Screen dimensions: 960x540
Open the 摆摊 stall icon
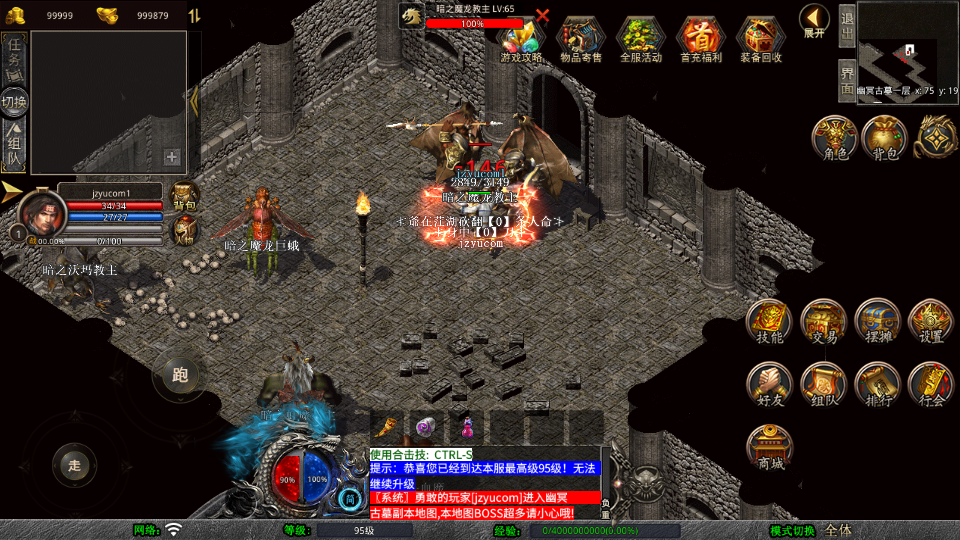coord(877,322)
